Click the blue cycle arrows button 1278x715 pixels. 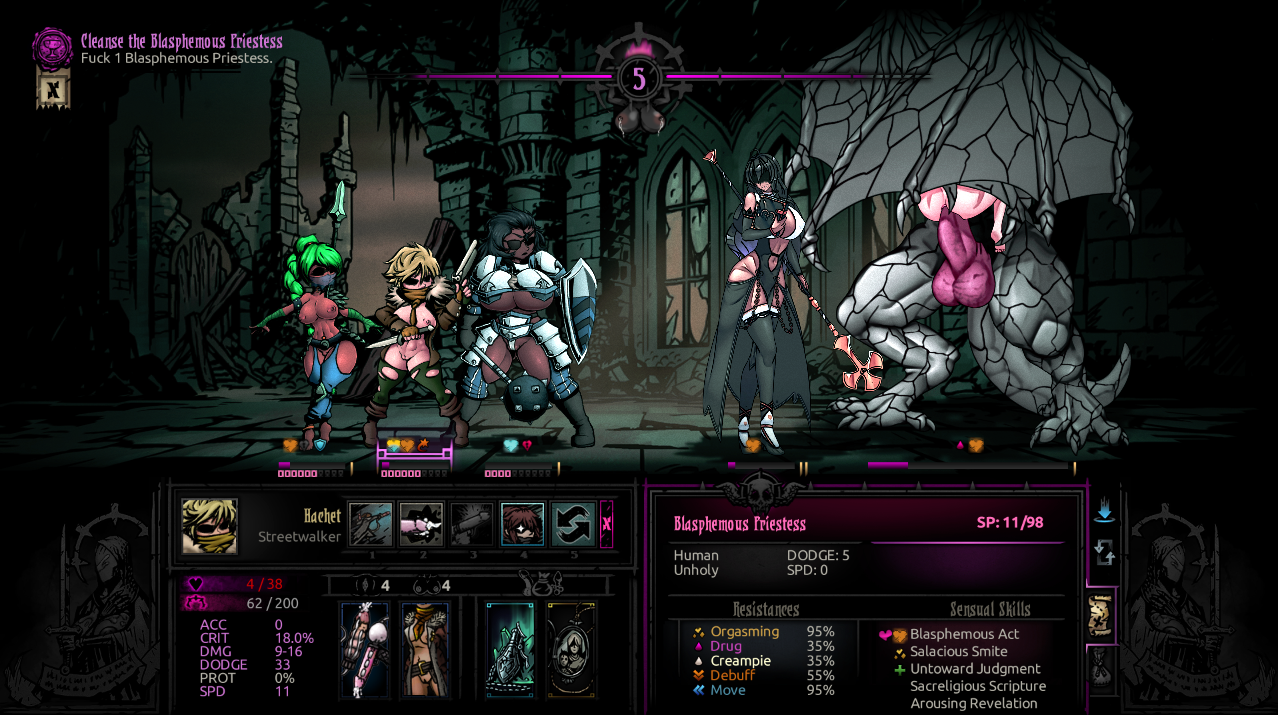coord(1104,552)
